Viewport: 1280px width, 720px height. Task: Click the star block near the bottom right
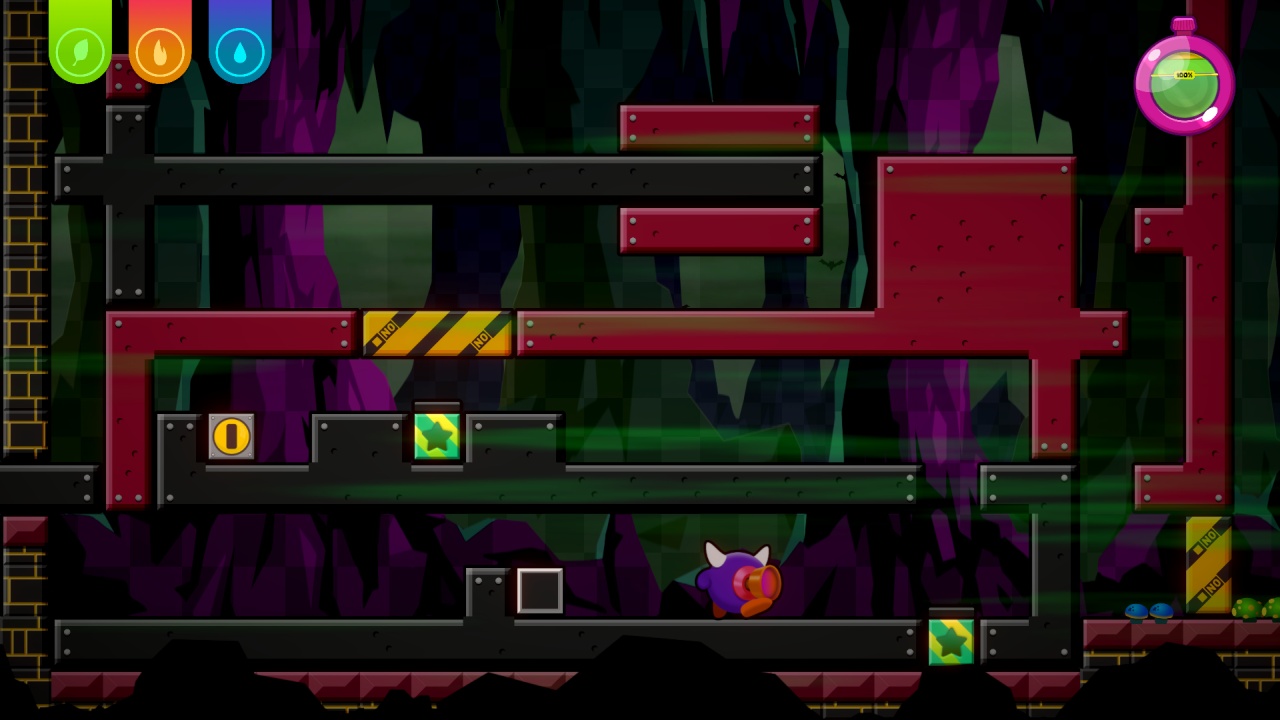950,640
